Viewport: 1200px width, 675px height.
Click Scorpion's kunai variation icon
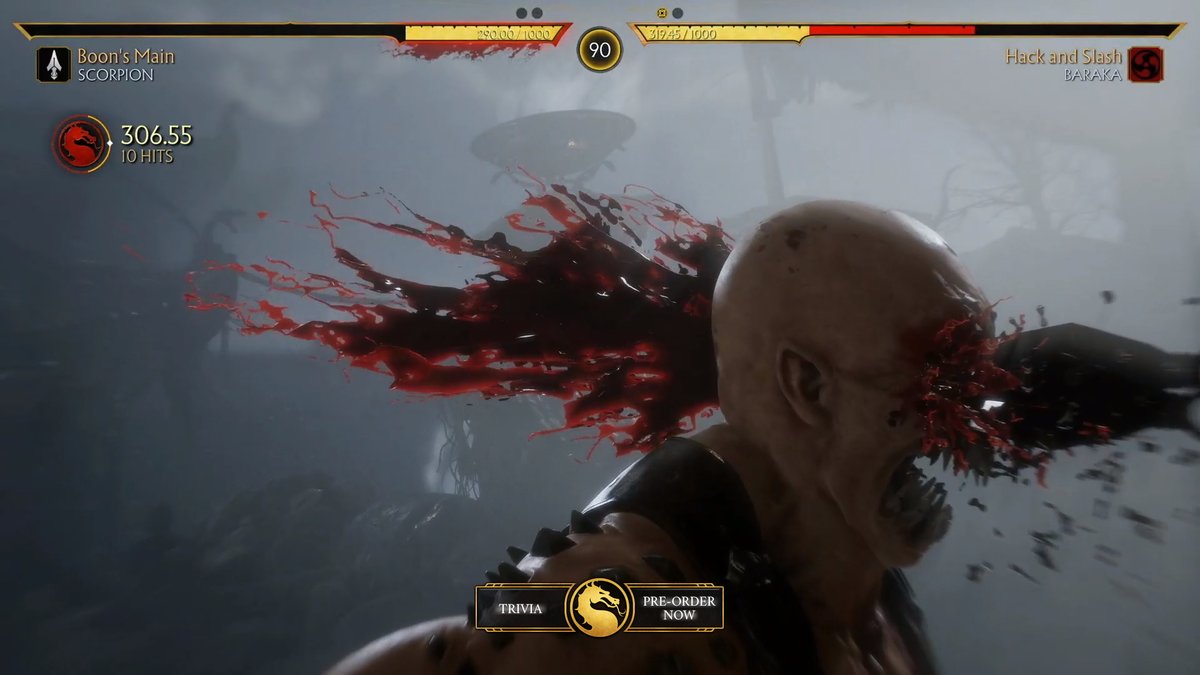point(53,64)
